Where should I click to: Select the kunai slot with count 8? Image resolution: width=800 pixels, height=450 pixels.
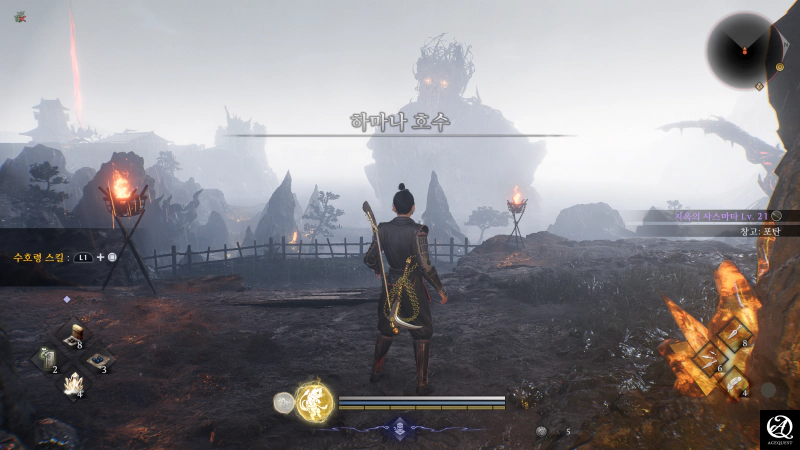point(733,333)
